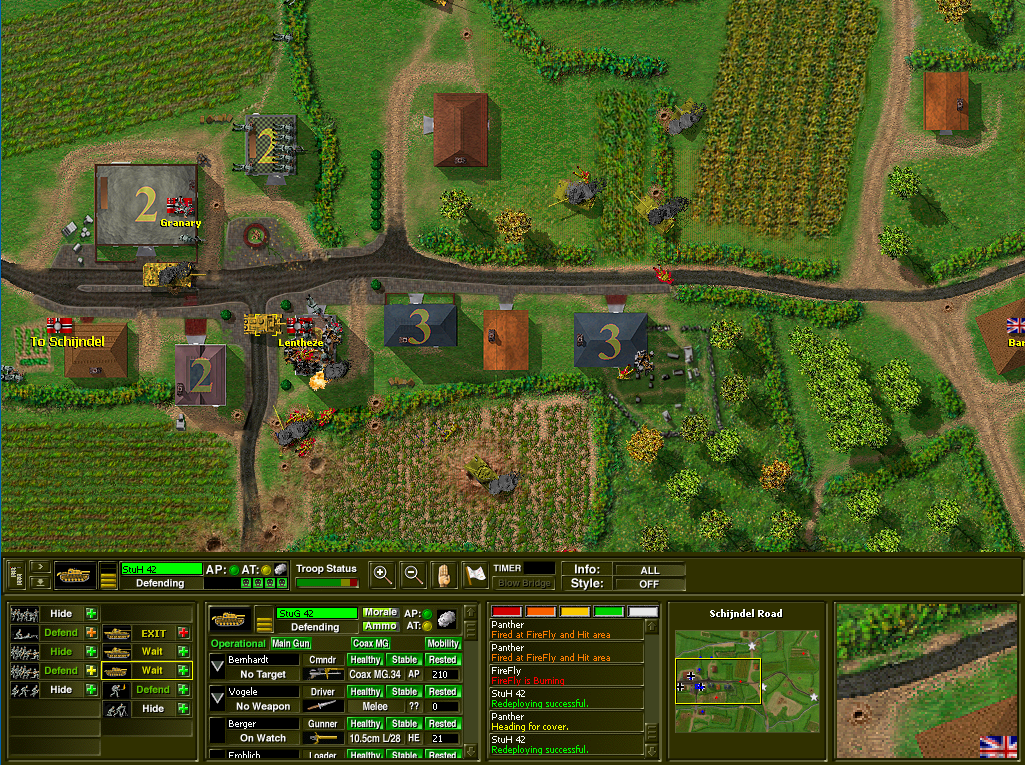Toggle the Style setting showing OFF
1025x765 pixels.
650,584
